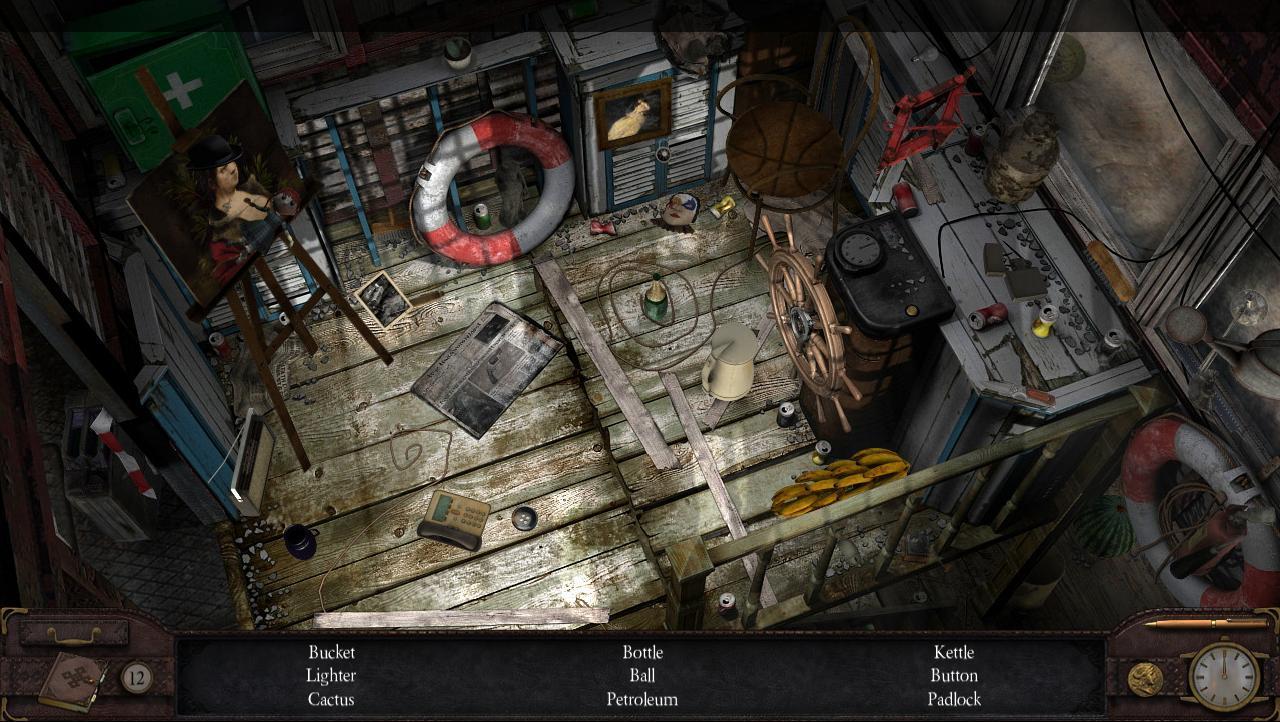1280x722 pixels.
Task: Select "Bucket" from the word list
Action: 330,652
